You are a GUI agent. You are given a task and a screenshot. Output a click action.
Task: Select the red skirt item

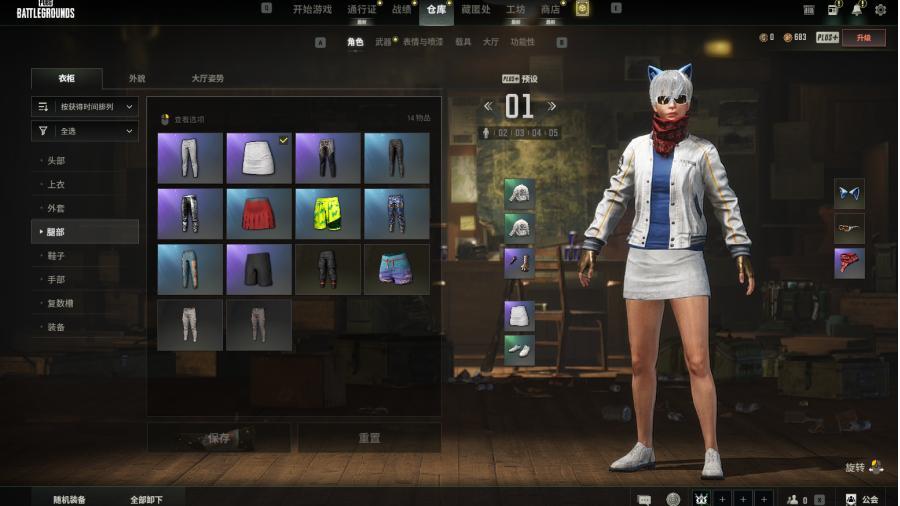tap(259, 214)
